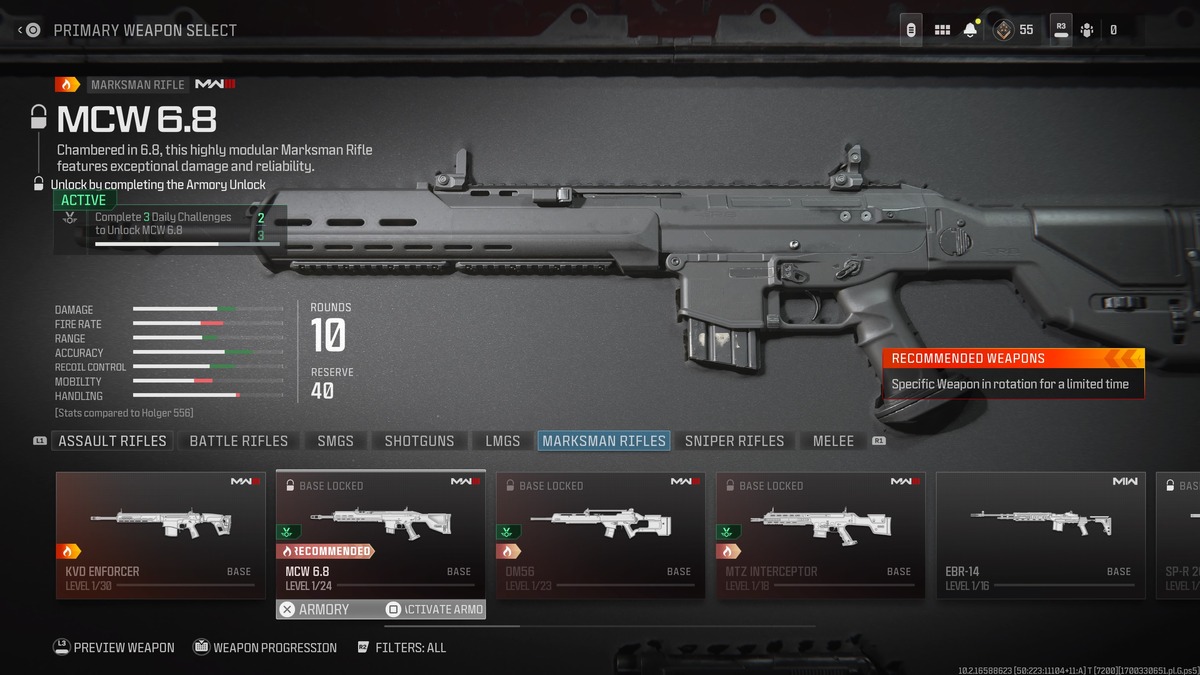Choose the EBR-14 weapon card
1200x675 pixels.
(x=1040, y=535)
